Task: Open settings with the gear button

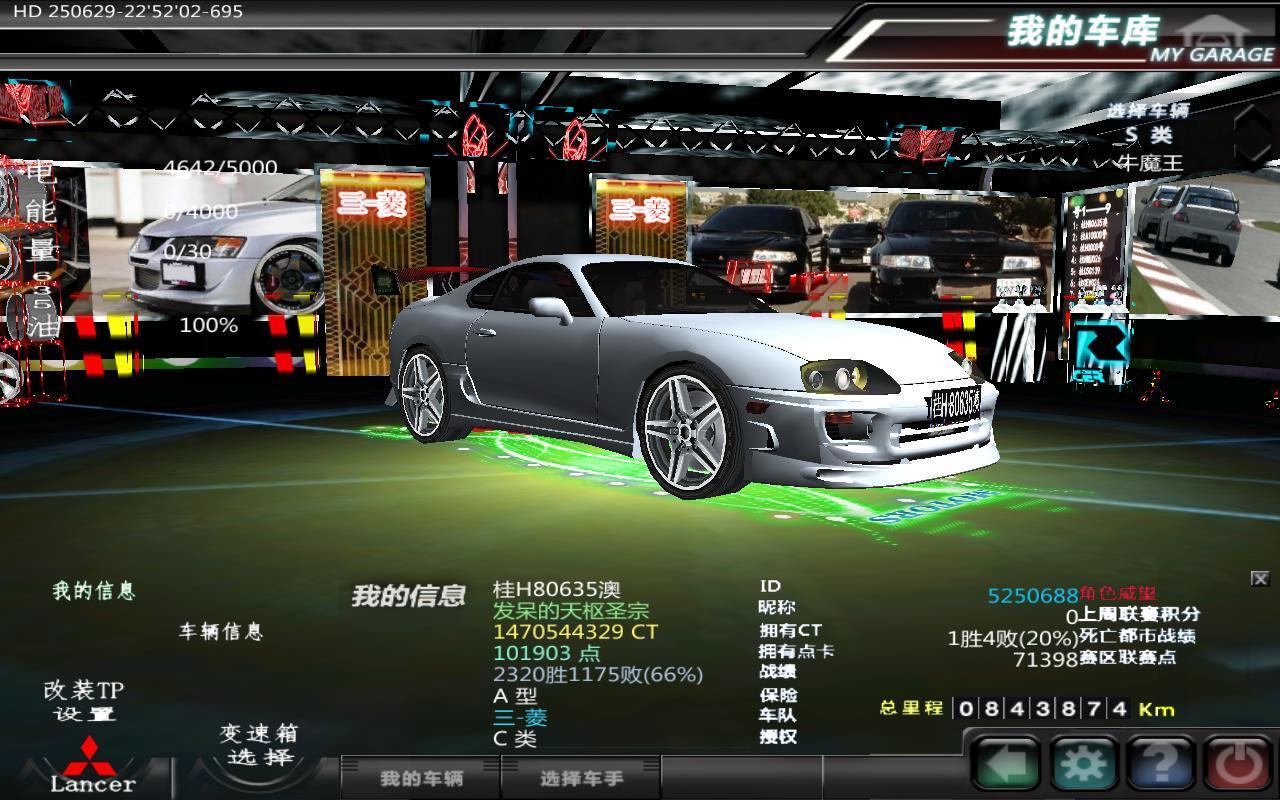Action: [1083, 765]
